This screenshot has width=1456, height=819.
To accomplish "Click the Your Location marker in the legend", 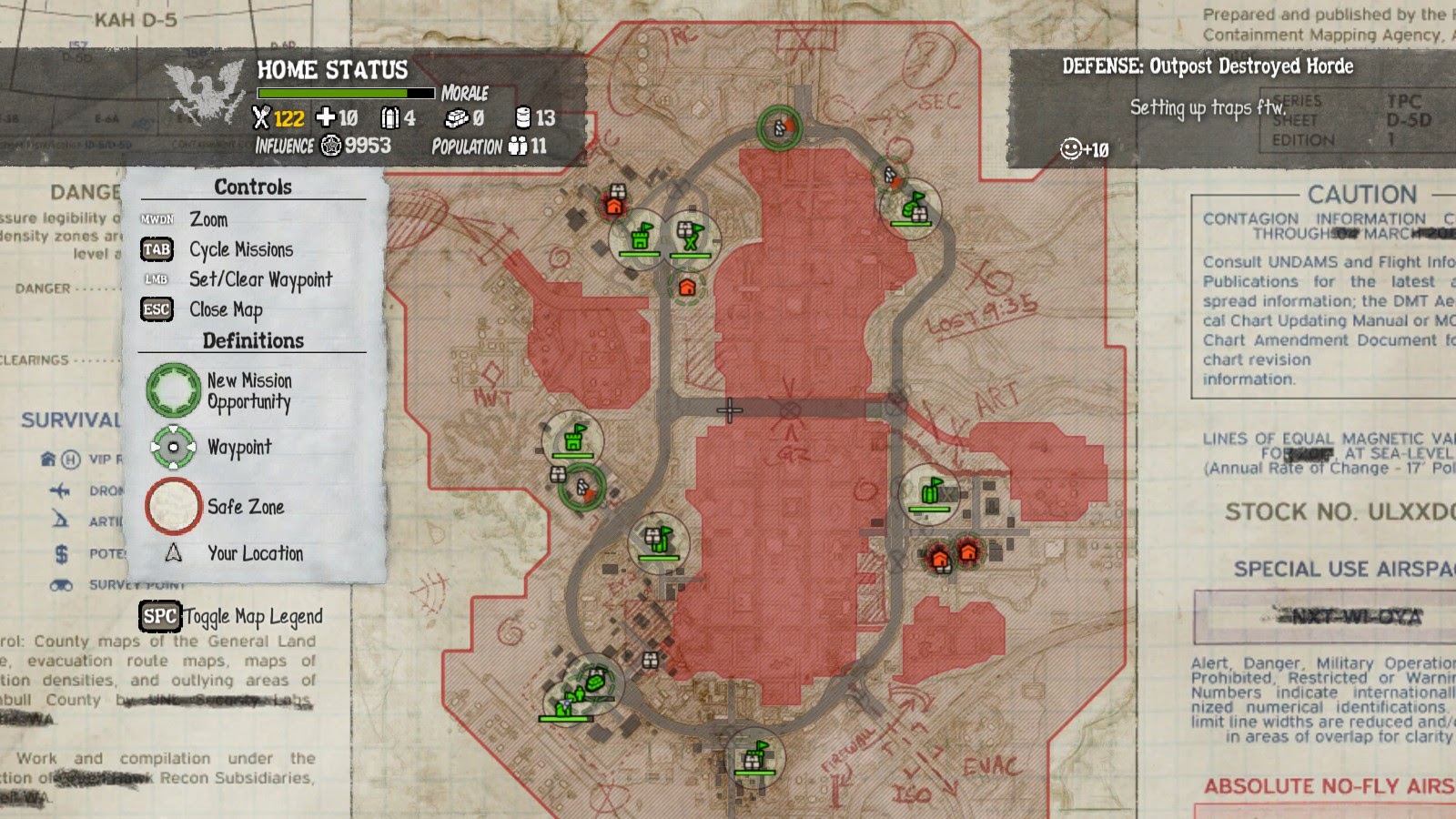I will [x=173, y=553].
